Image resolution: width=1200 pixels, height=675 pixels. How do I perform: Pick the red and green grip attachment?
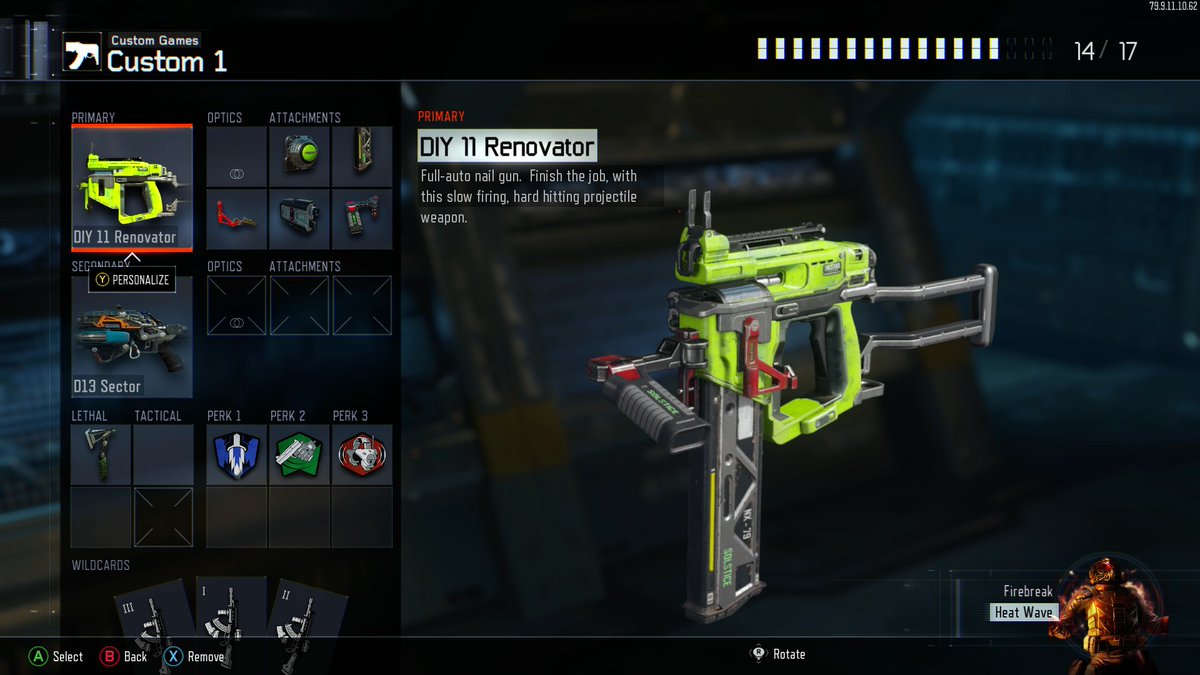tap(361, 219)
